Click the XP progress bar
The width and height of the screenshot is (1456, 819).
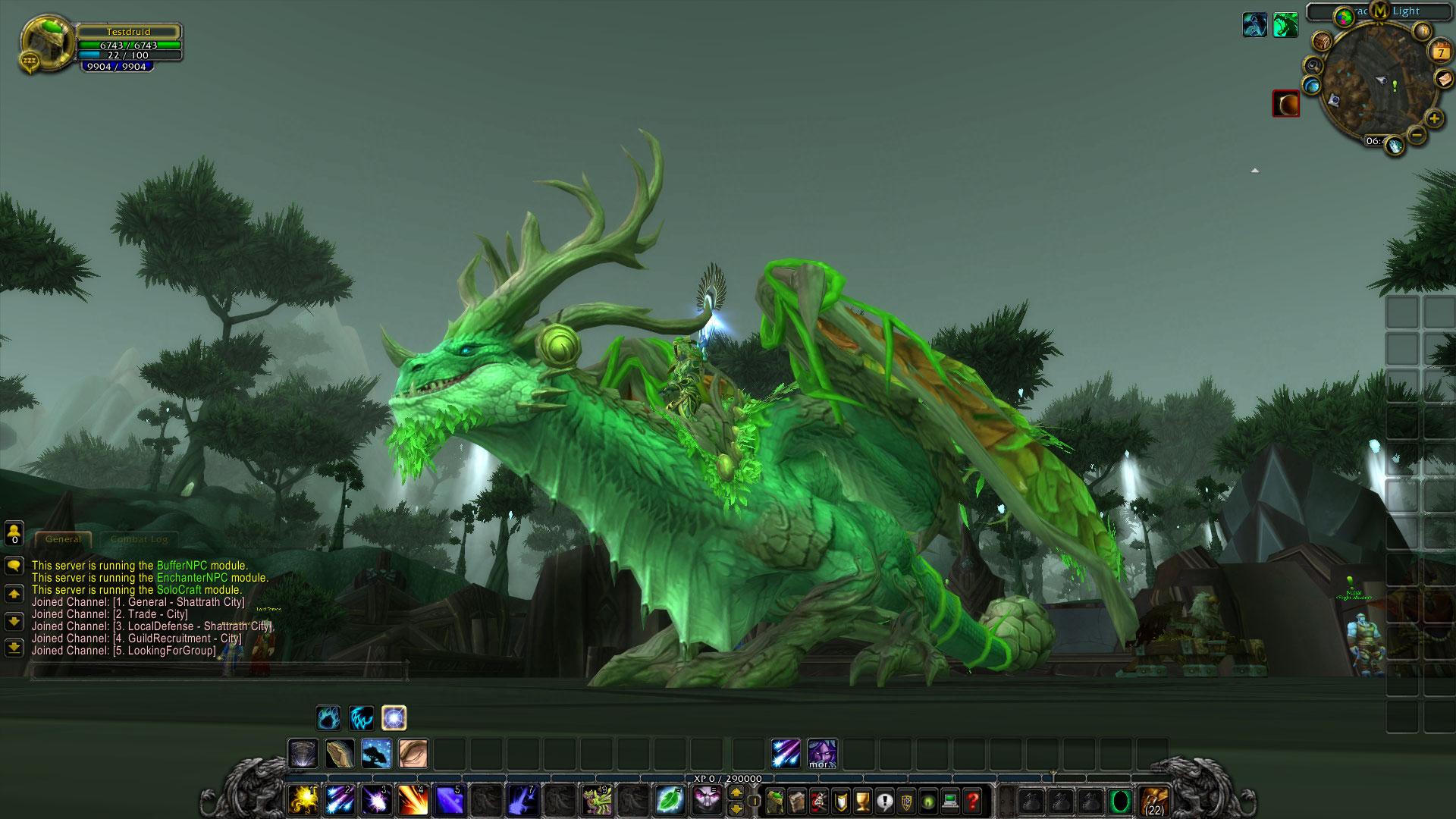(x=728, y=777)
